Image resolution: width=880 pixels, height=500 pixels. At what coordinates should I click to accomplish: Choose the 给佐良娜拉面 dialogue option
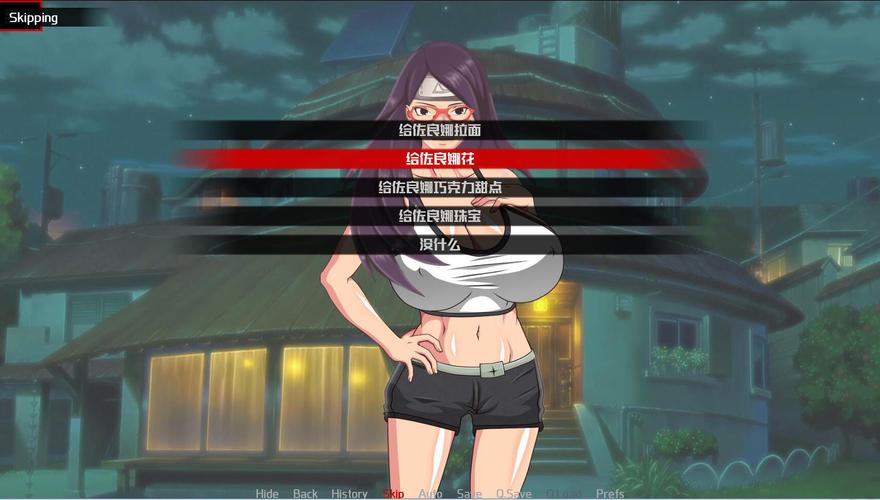click(x=439, y=130)
